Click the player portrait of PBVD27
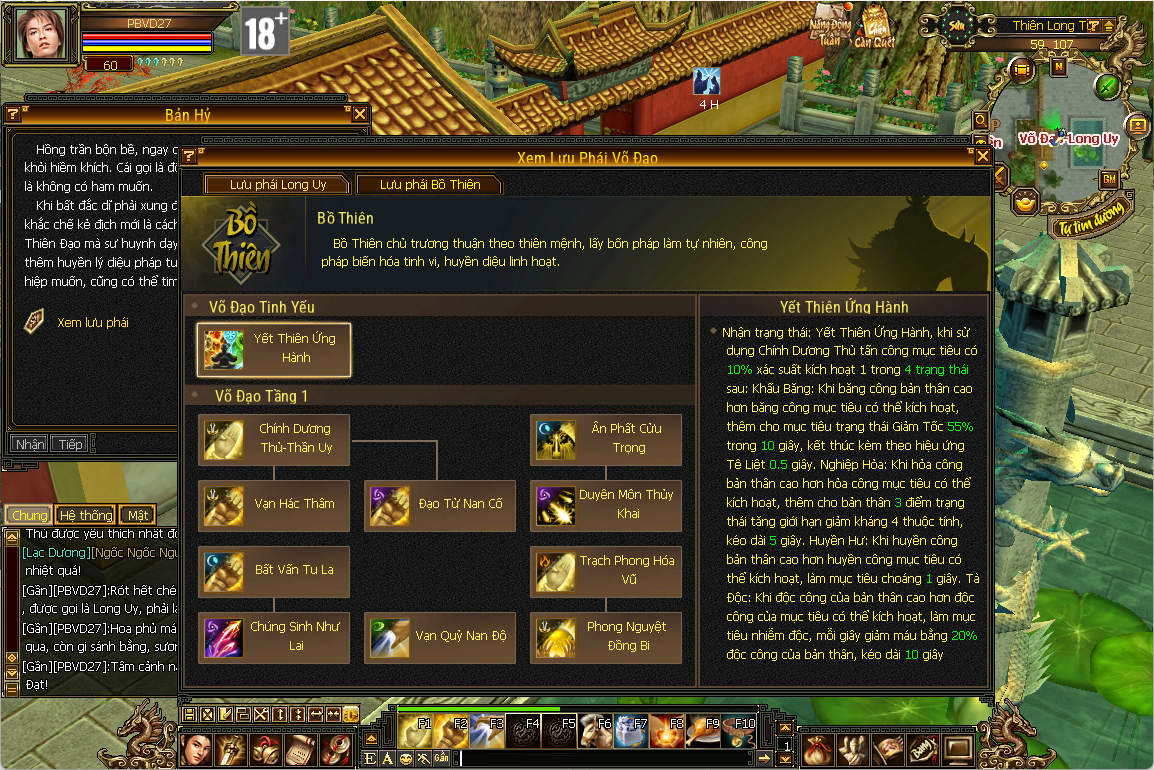This screenshot has height=770, width=1154. [42, 34]
